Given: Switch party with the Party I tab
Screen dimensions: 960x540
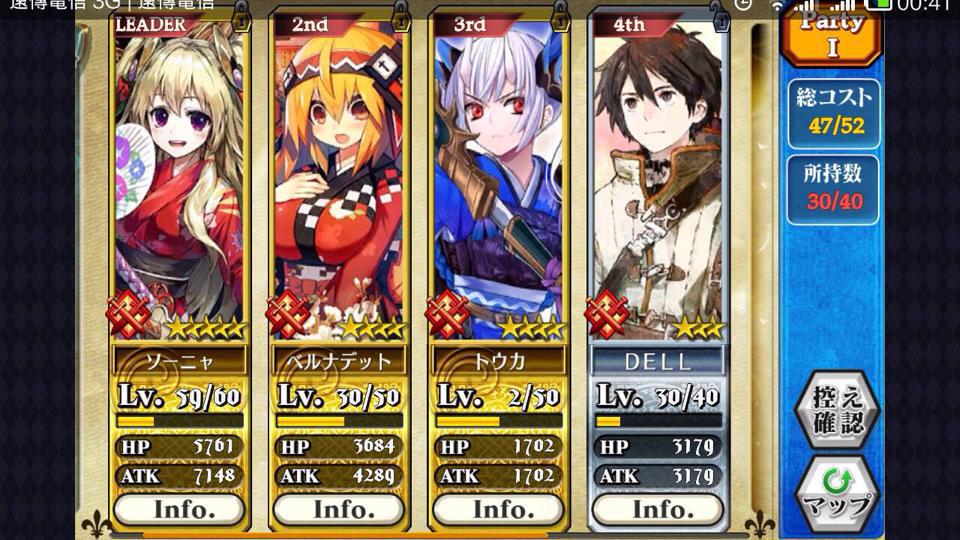Looking at the screenshot, I should 832,32.
